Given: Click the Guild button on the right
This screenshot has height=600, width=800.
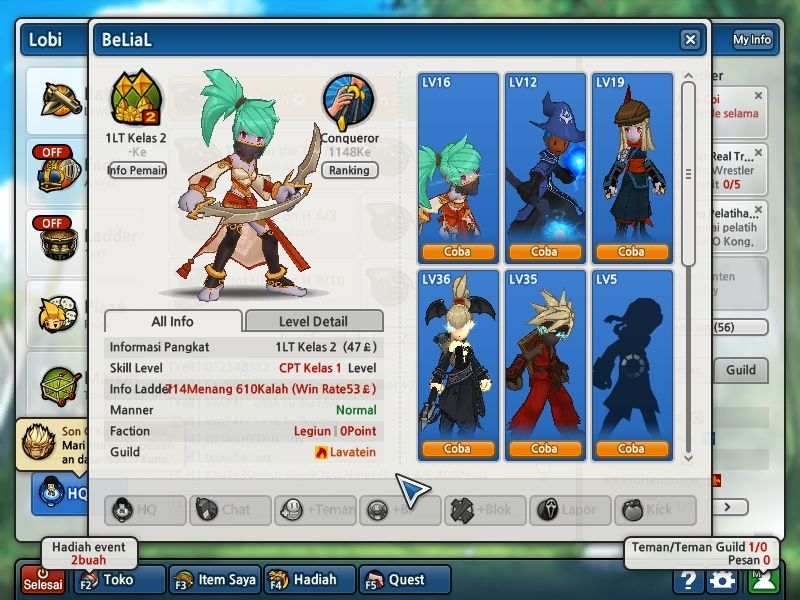Looking at the screenshot, I should coord(740,370).
